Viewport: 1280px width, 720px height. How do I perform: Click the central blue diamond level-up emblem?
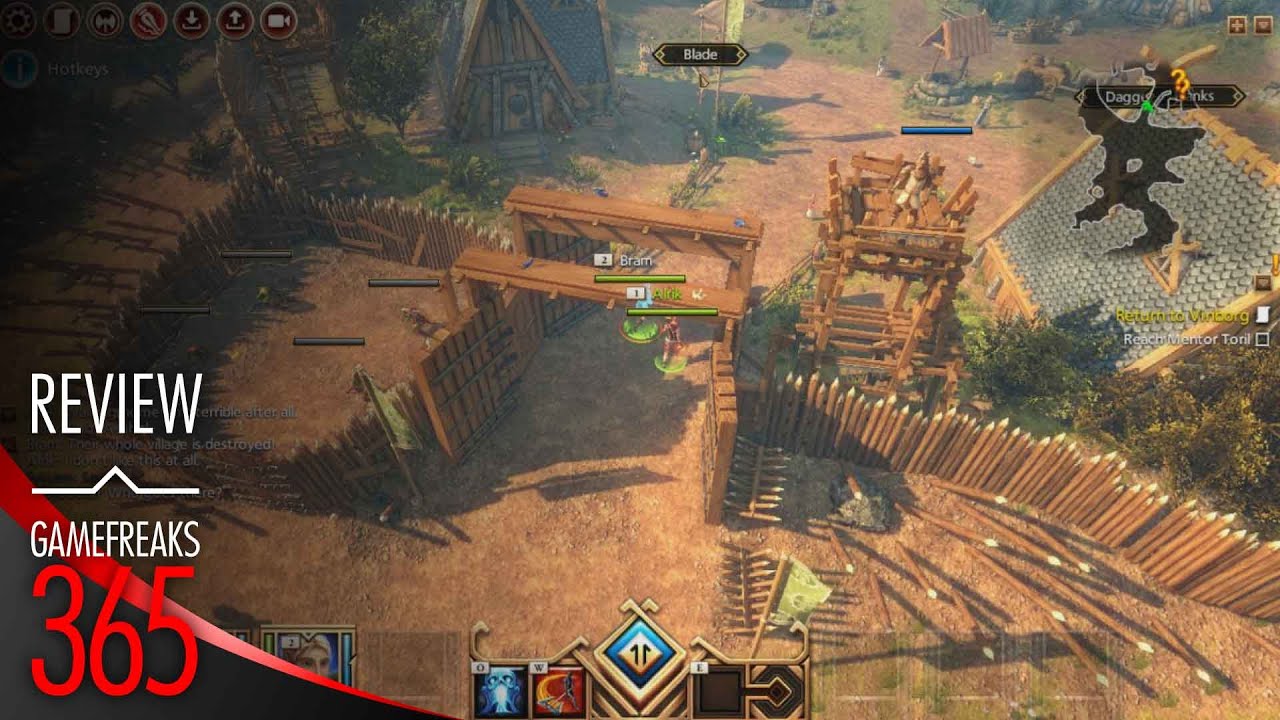tap(638, 650)
